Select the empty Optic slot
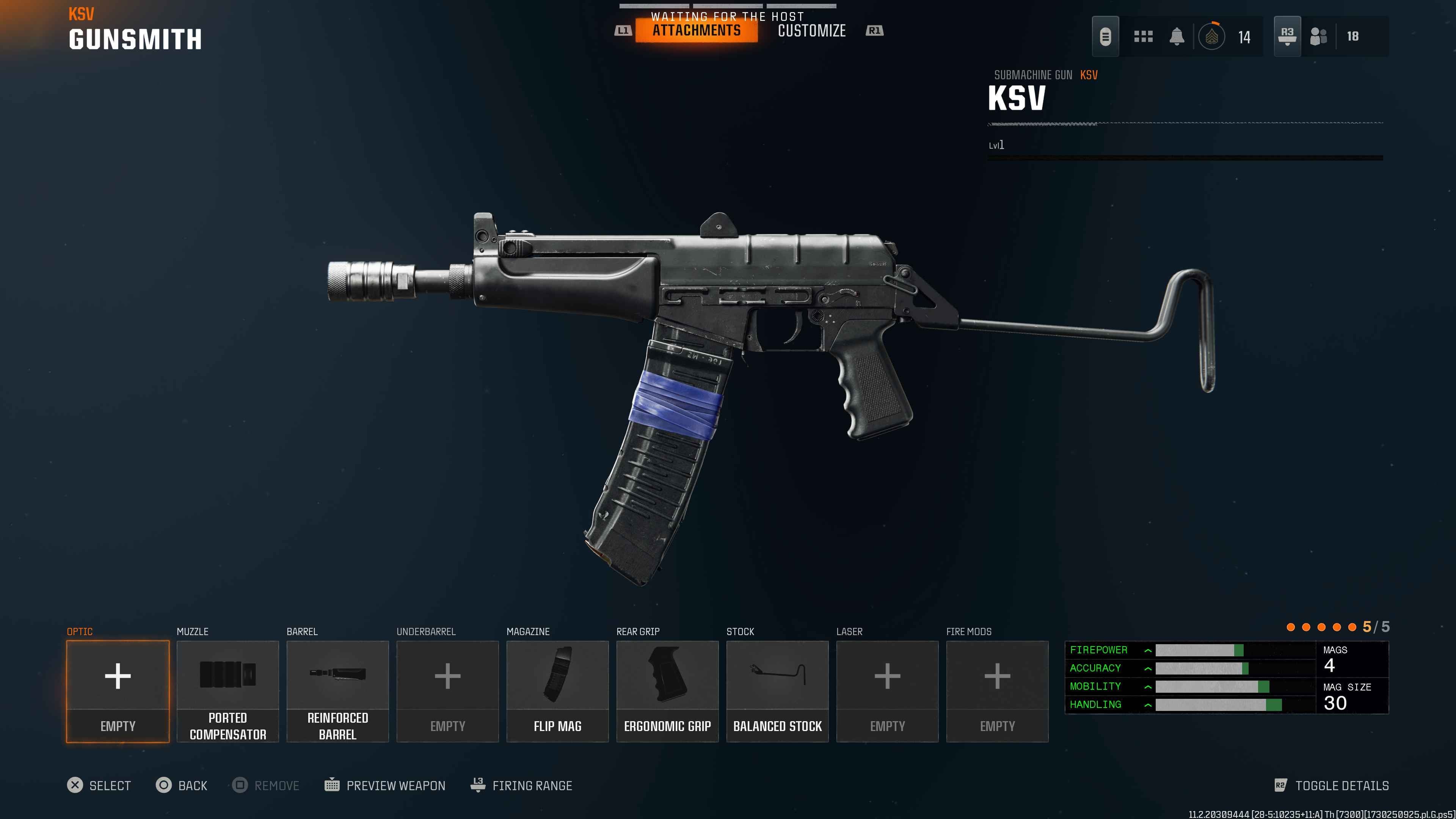This screenshot has width=1456, height=819. [118, 691]
